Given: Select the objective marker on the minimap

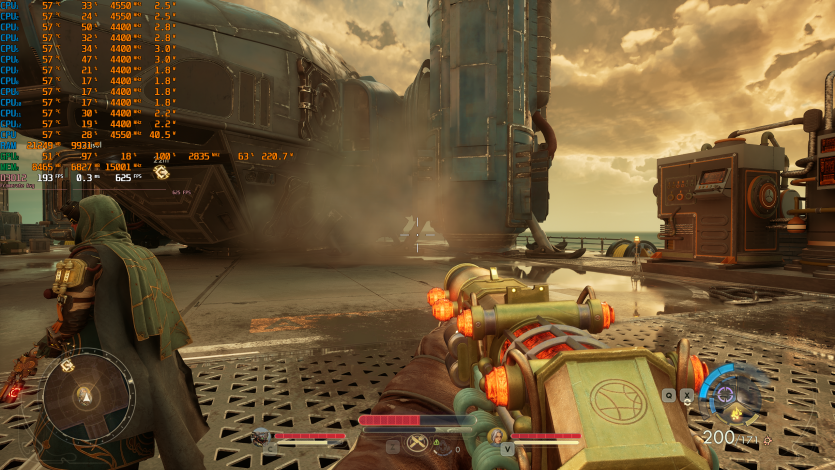Looking at the screenshot, I should pos(67,366).
